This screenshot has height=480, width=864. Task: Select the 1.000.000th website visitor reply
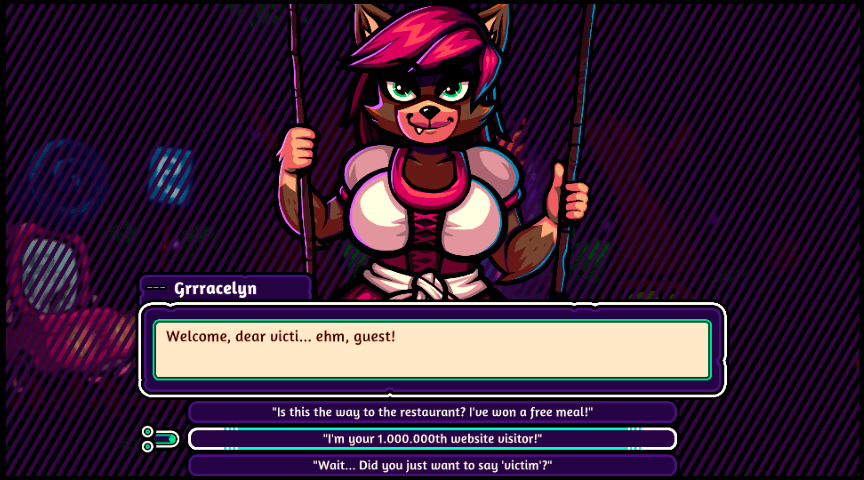[x=432, y=439]
